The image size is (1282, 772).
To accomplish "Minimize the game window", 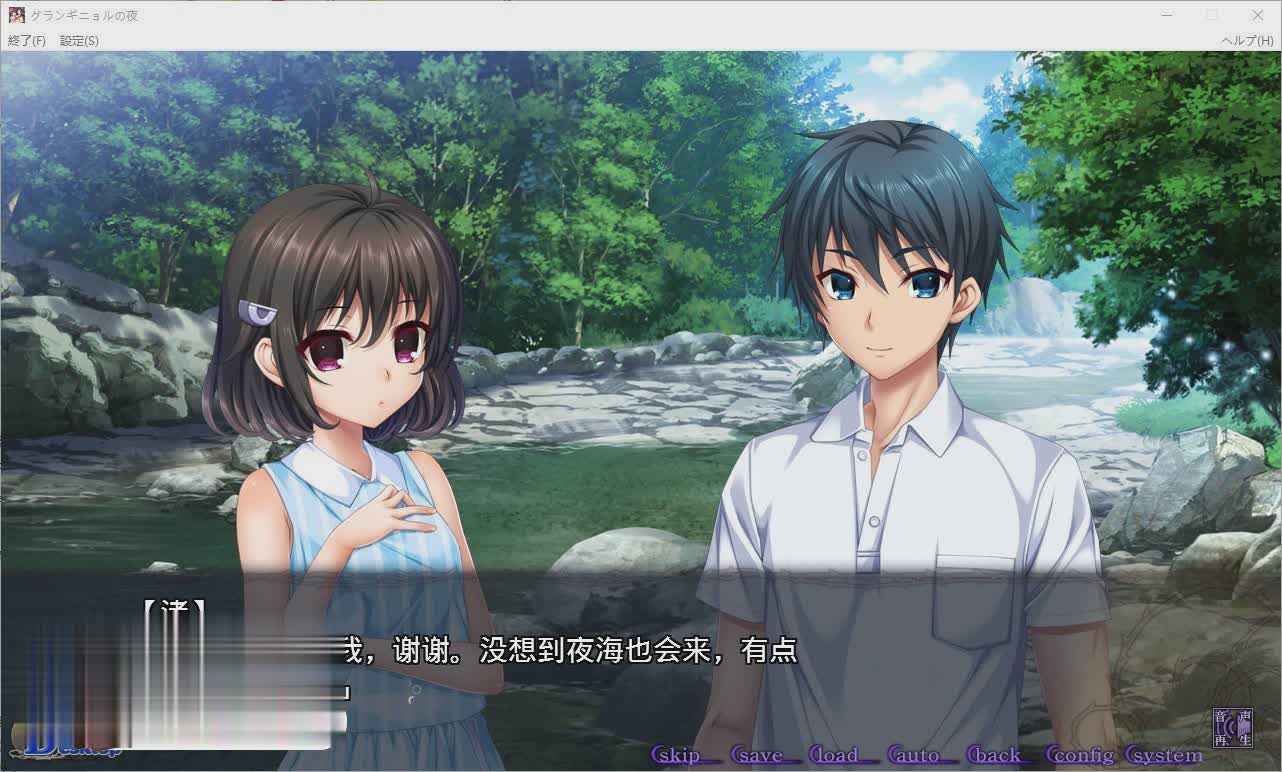I will [x=1166, y=15].
